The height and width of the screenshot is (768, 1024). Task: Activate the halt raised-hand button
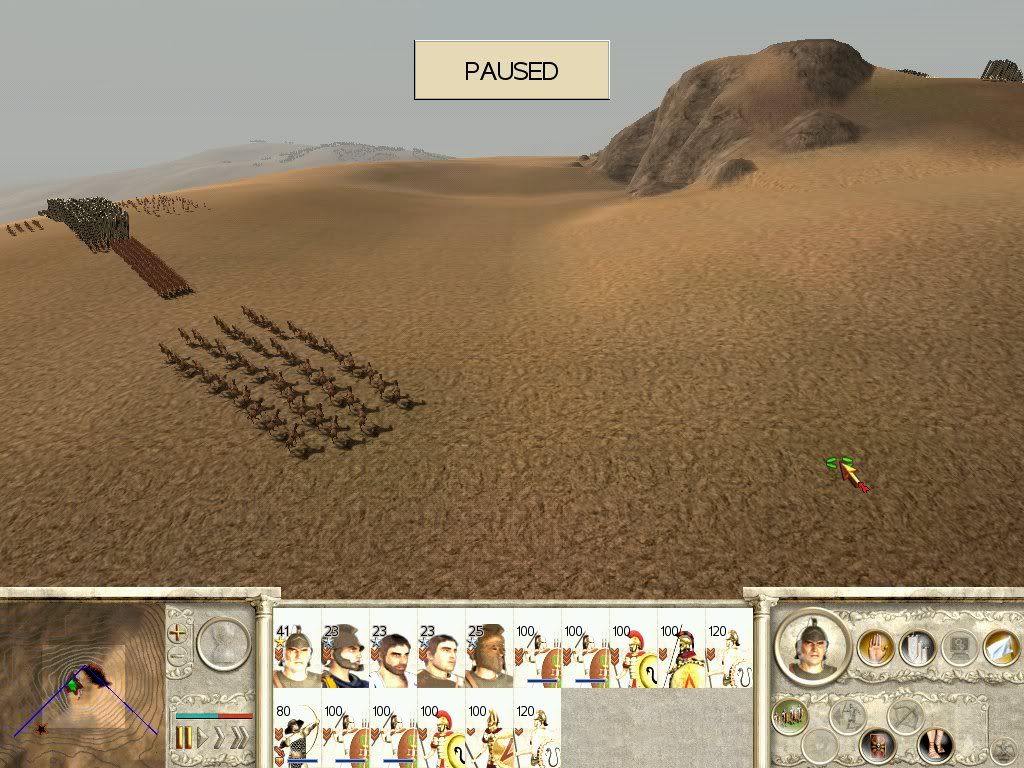click(x=876, y=647)
